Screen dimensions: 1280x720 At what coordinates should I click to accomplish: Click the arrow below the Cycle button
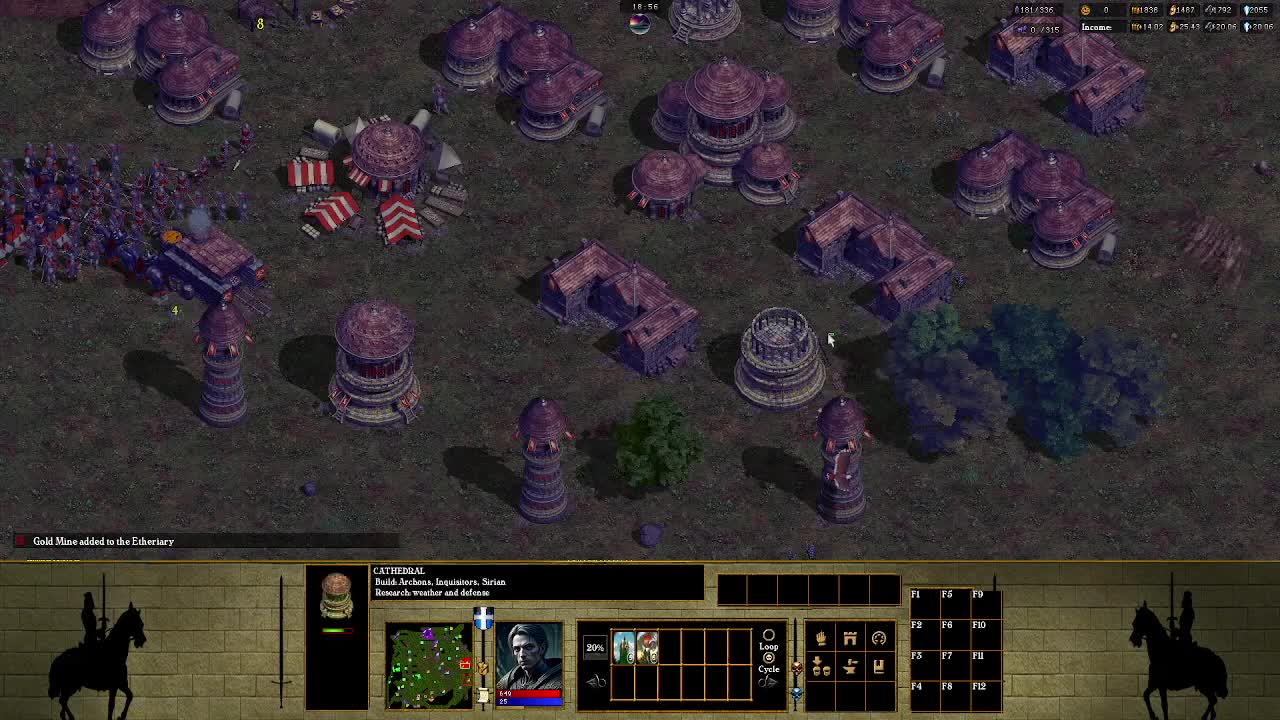coord(768,681)
